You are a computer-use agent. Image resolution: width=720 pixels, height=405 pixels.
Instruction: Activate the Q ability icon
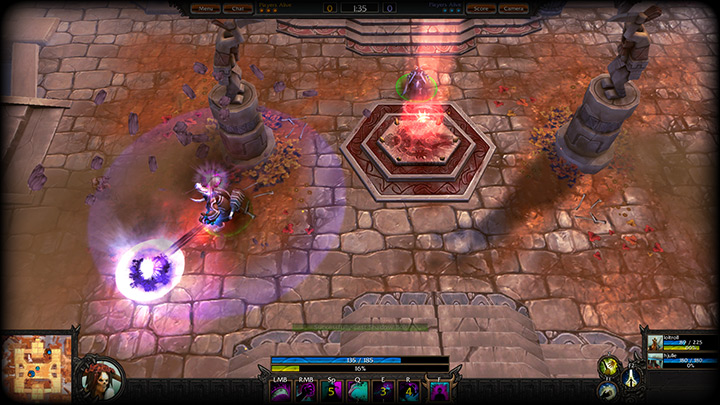point(359,390)
